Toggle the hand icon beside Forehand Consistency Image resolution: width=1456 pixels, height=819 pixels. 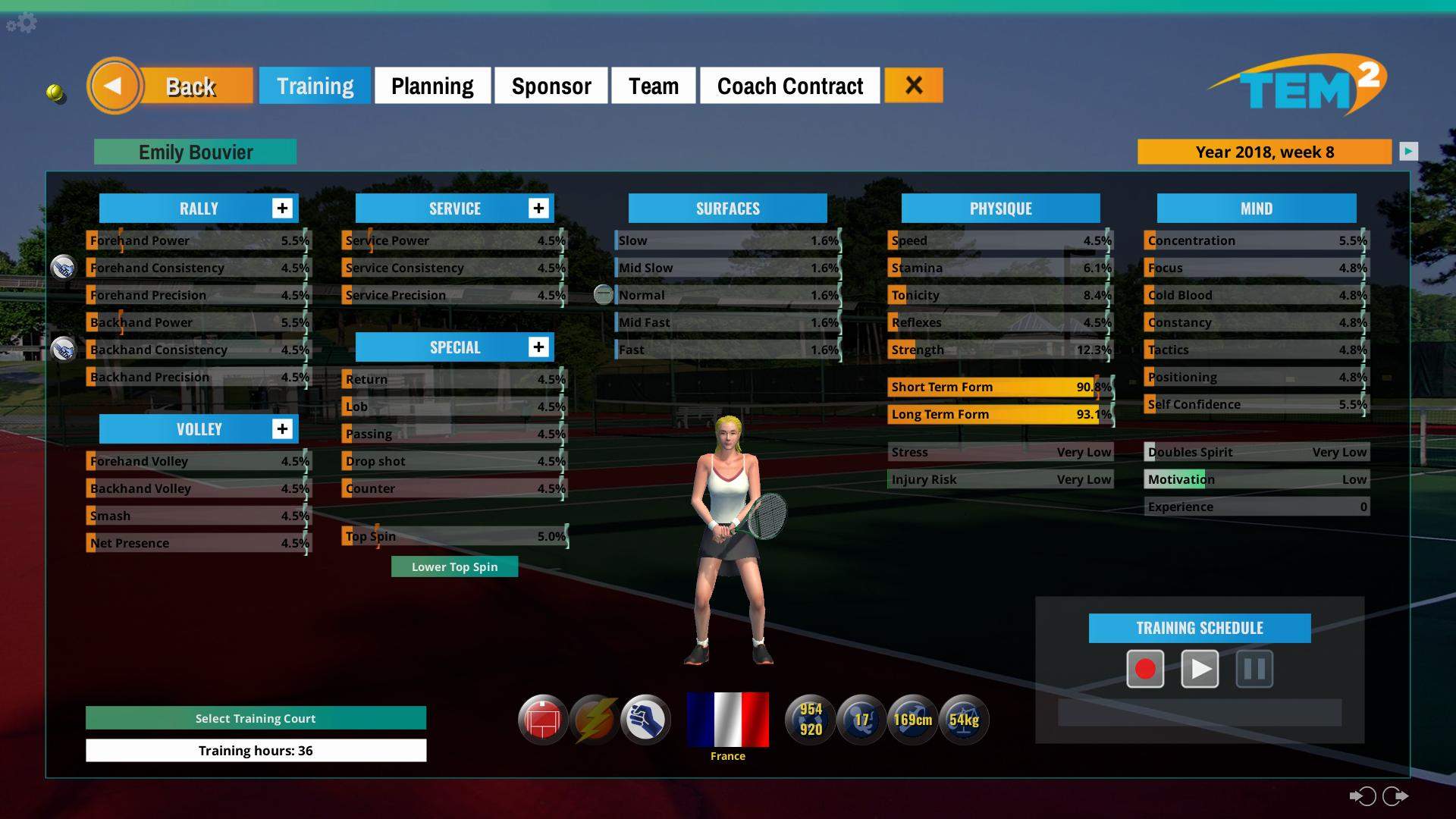pyautogui.click(x=64, y=267)
